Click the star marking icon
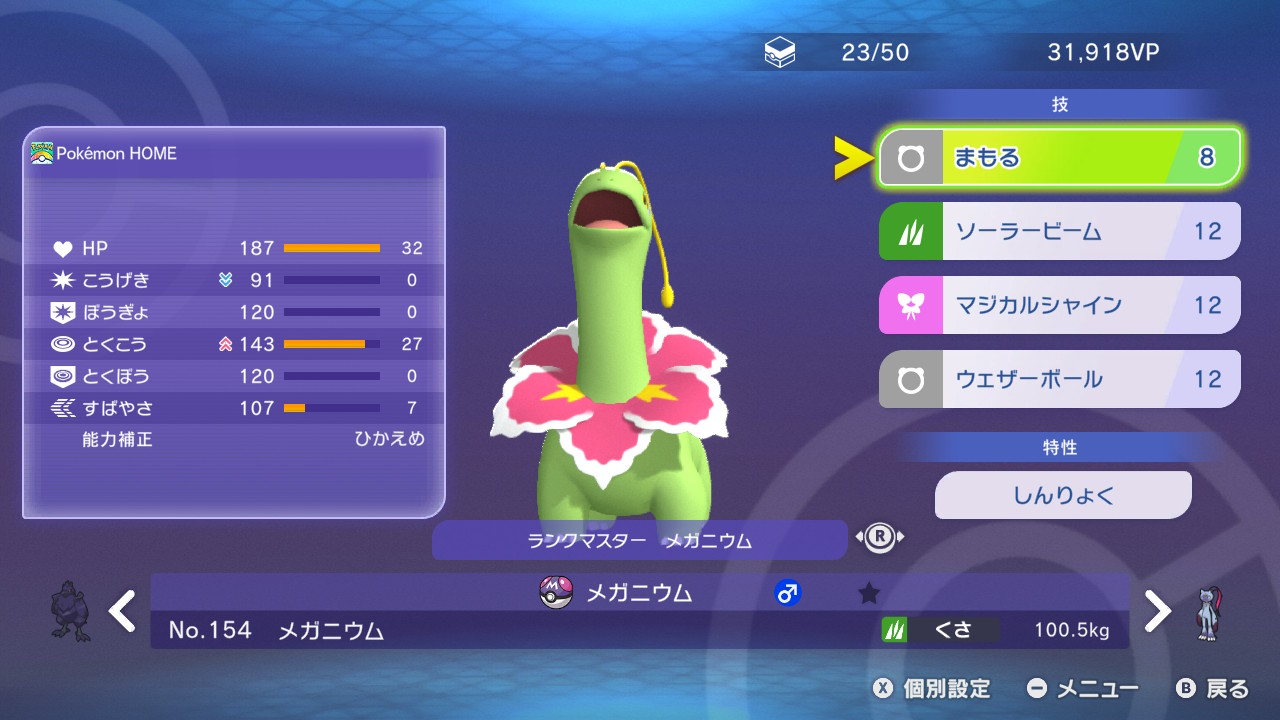 (x=869, y=593)
